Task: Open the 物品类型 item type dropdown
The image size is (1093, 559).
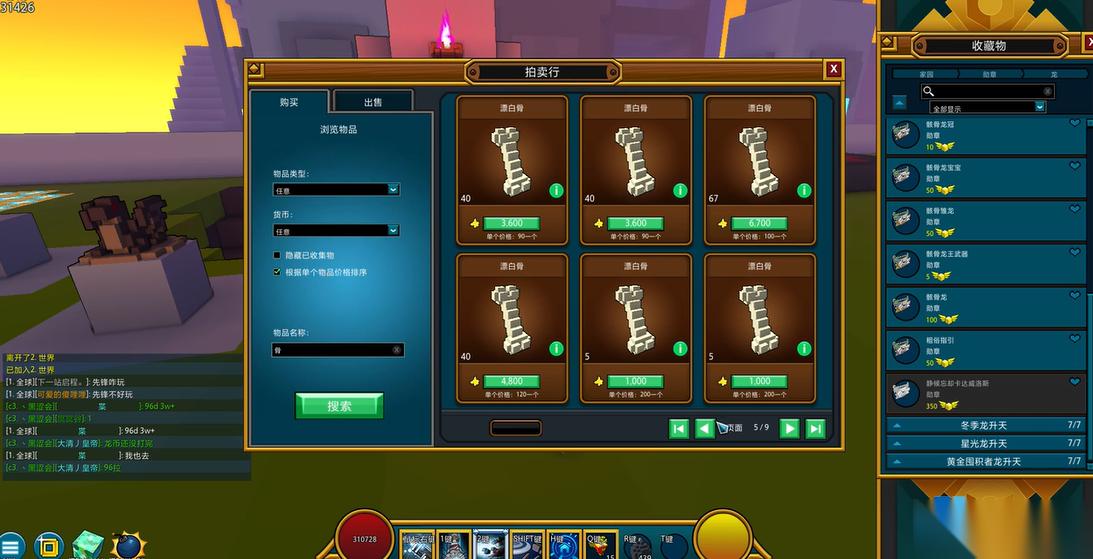Action: pyautogui.click(x=336, y=189)
